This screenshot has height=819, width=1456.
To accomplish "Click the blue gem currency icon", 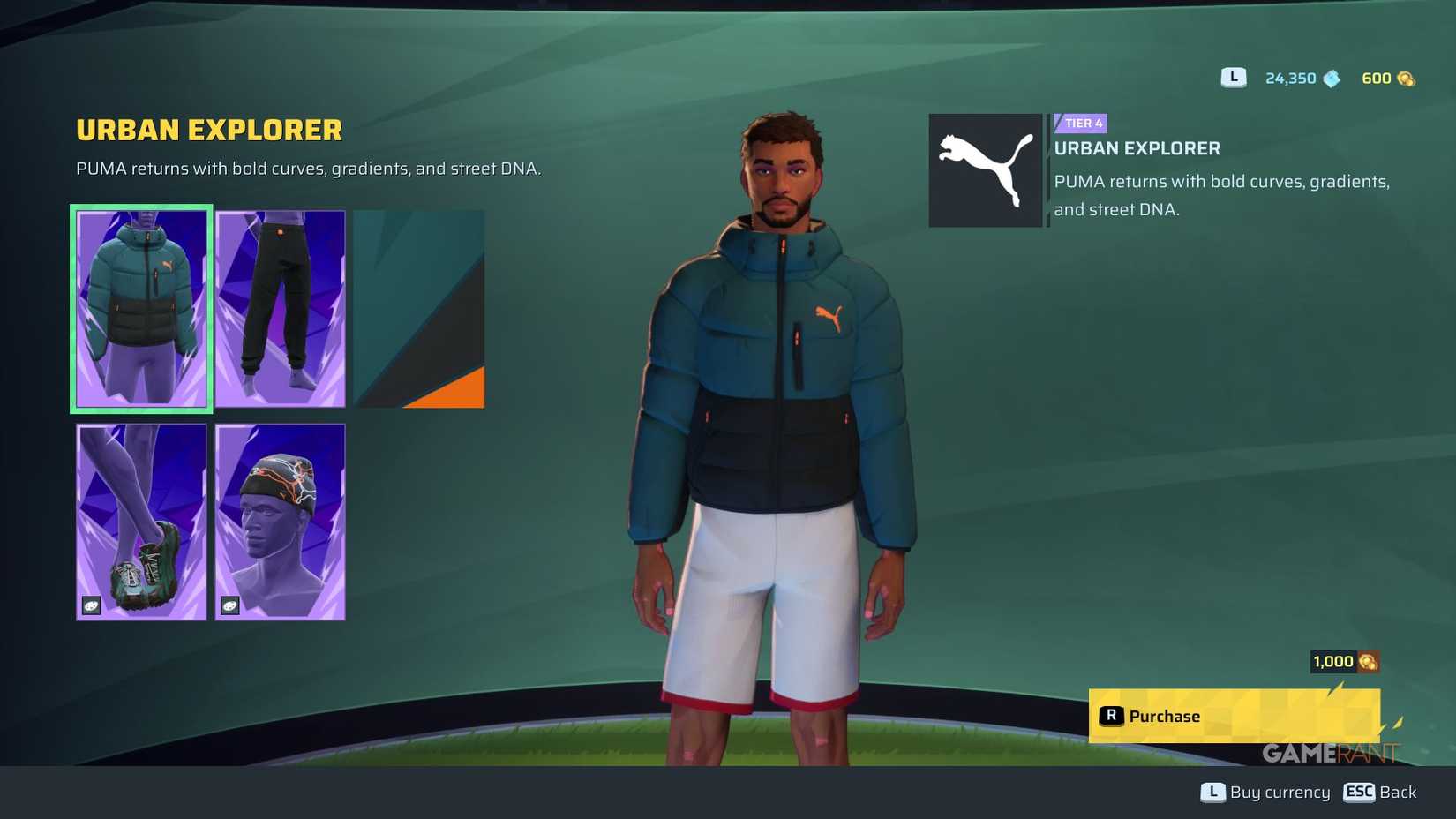I will 1331,78.
